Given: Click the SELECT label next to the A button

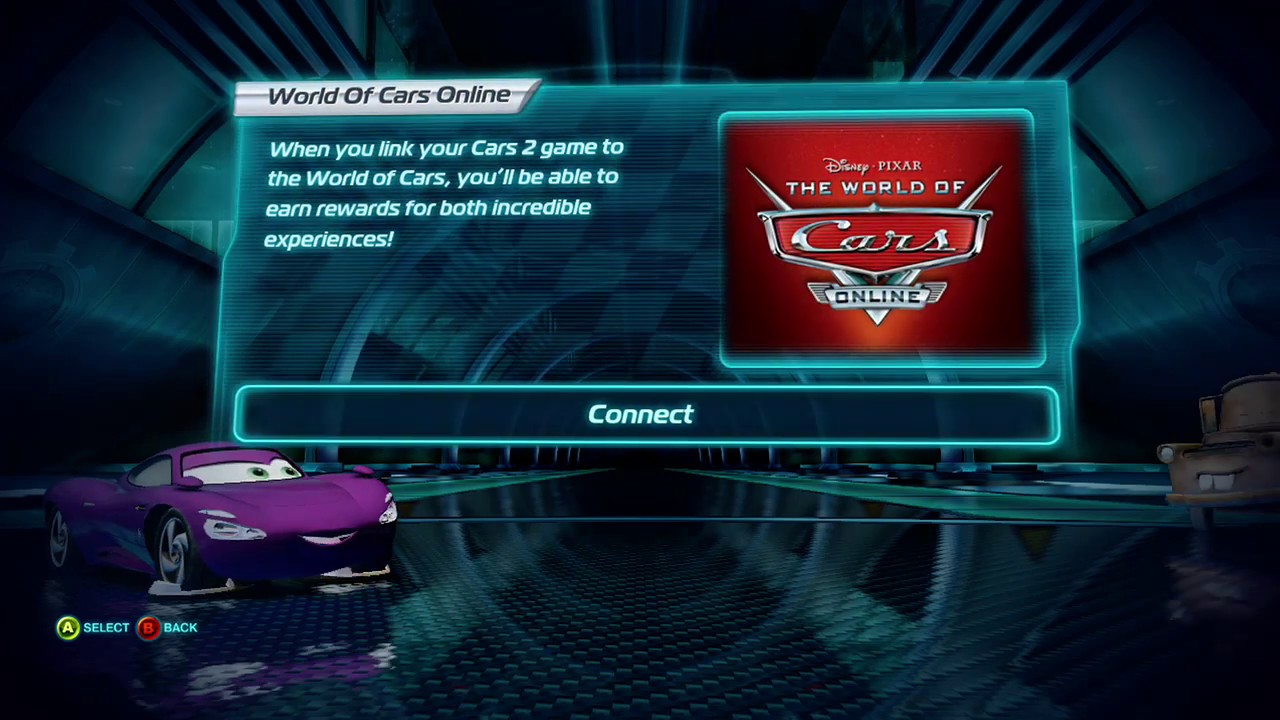Looking at the screenshot, I should click(x=105, y=627).
